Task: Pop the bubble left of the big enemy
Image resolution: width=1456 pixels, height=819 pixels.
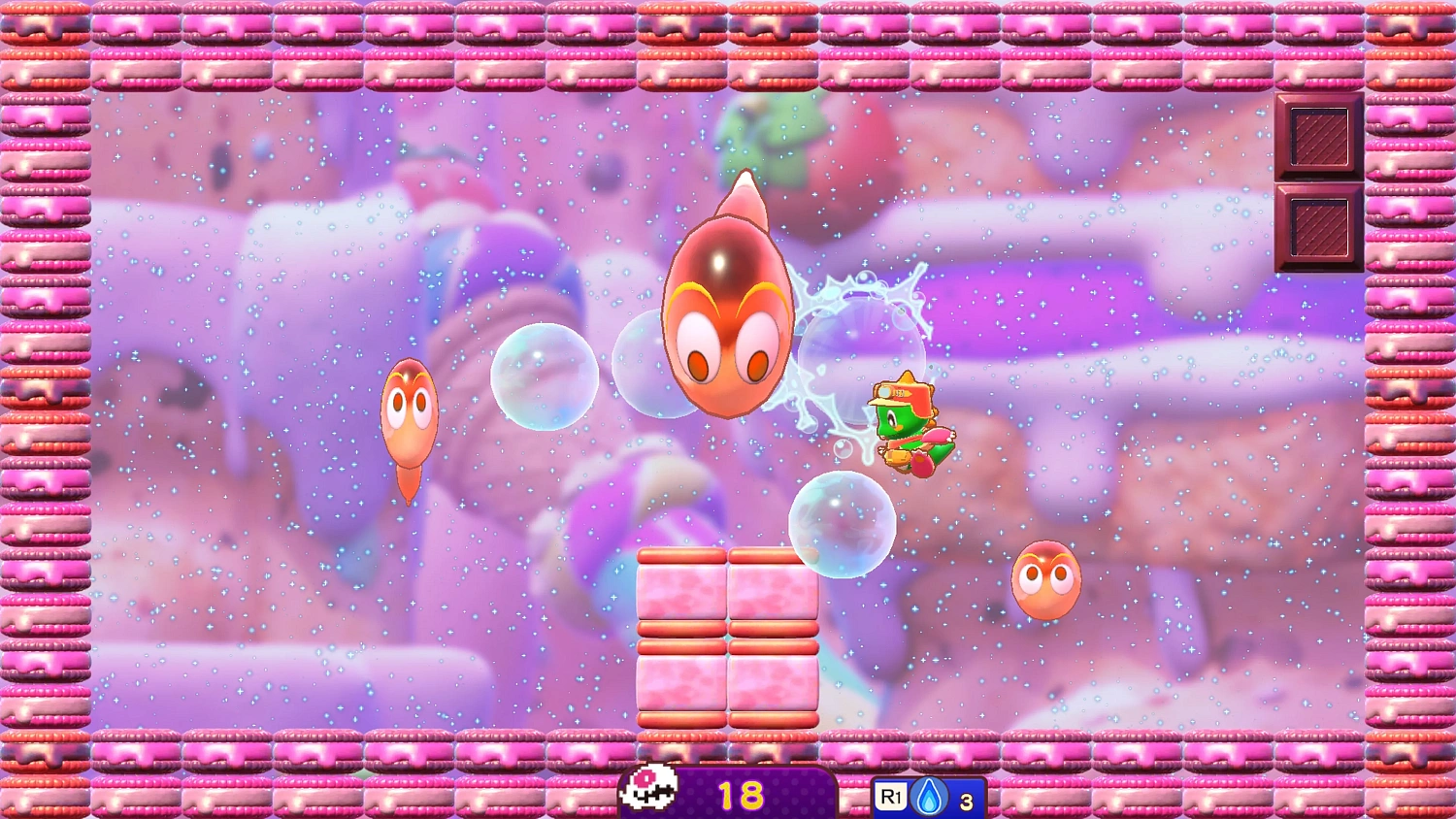Action: click(x=546, y=377)
